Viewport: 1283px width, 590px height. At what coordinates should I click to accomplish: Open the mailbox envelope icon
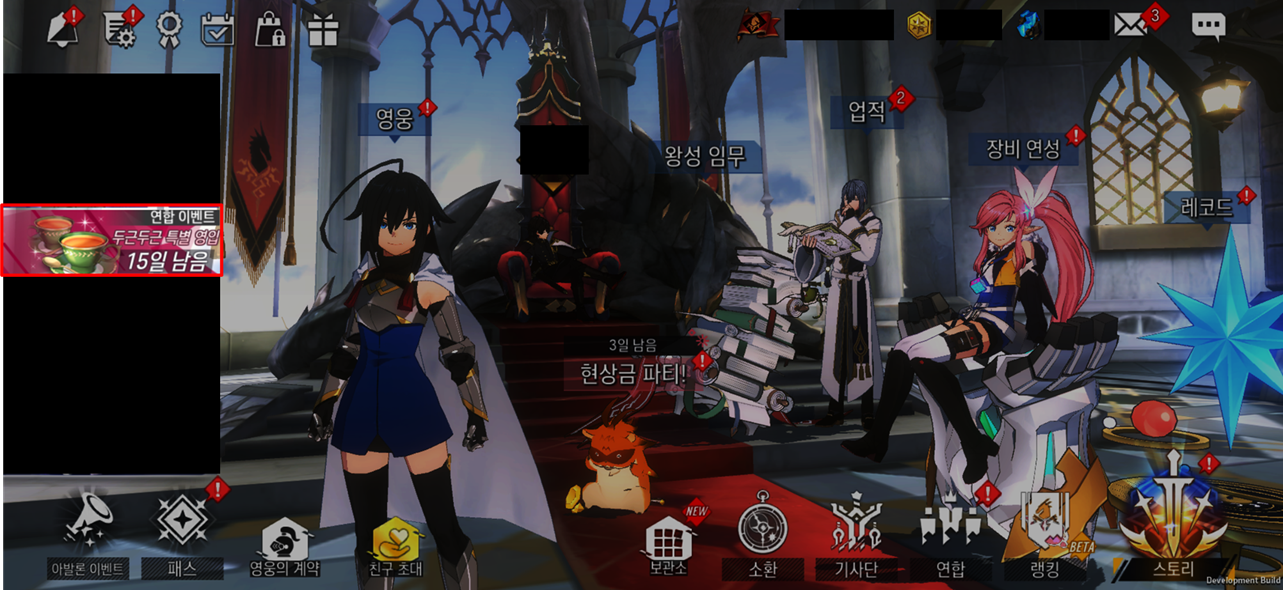click(x=1132, y=25)
